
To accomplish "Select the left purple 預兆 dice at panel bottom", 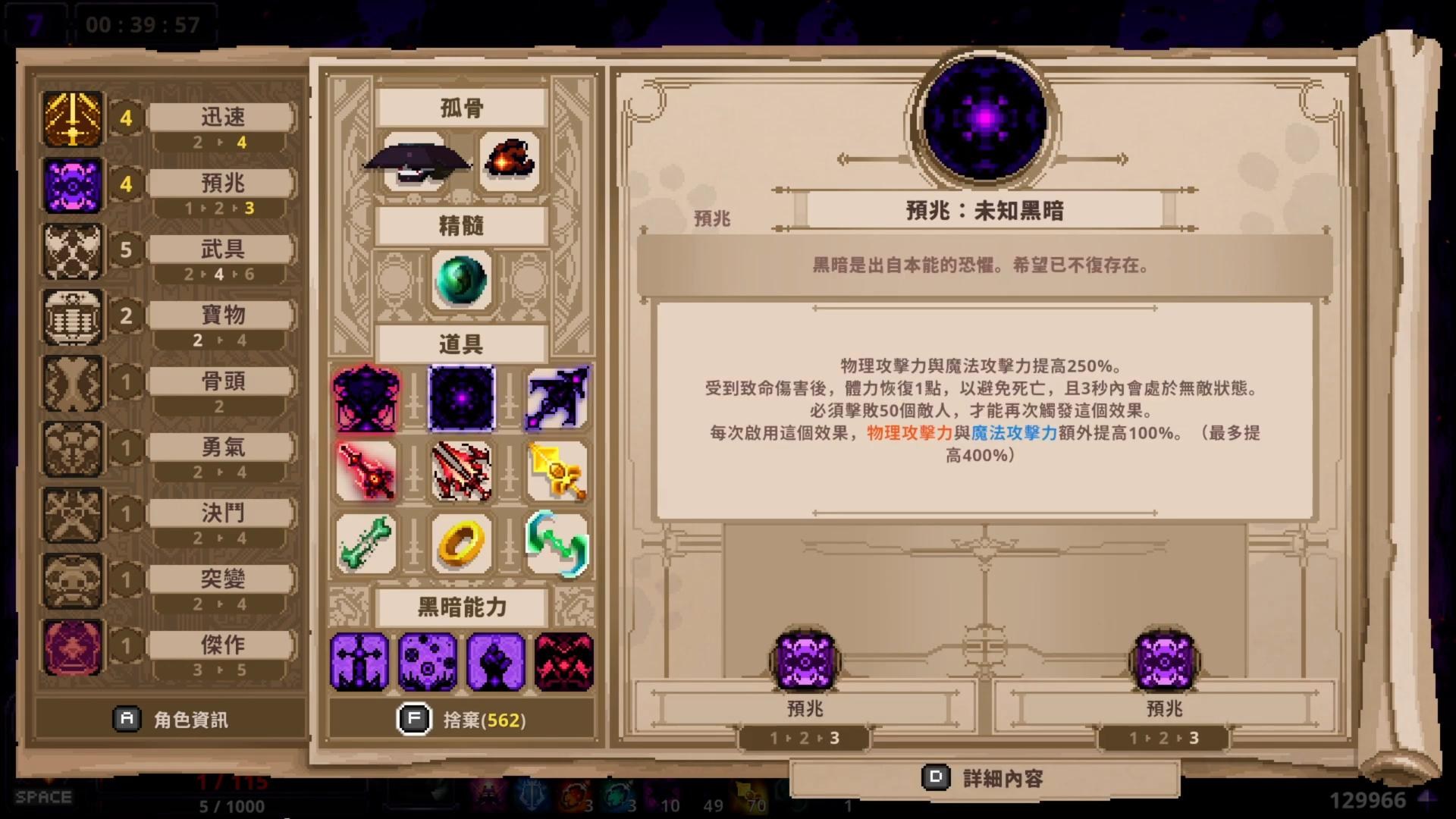I will click(x=804, y=660).
